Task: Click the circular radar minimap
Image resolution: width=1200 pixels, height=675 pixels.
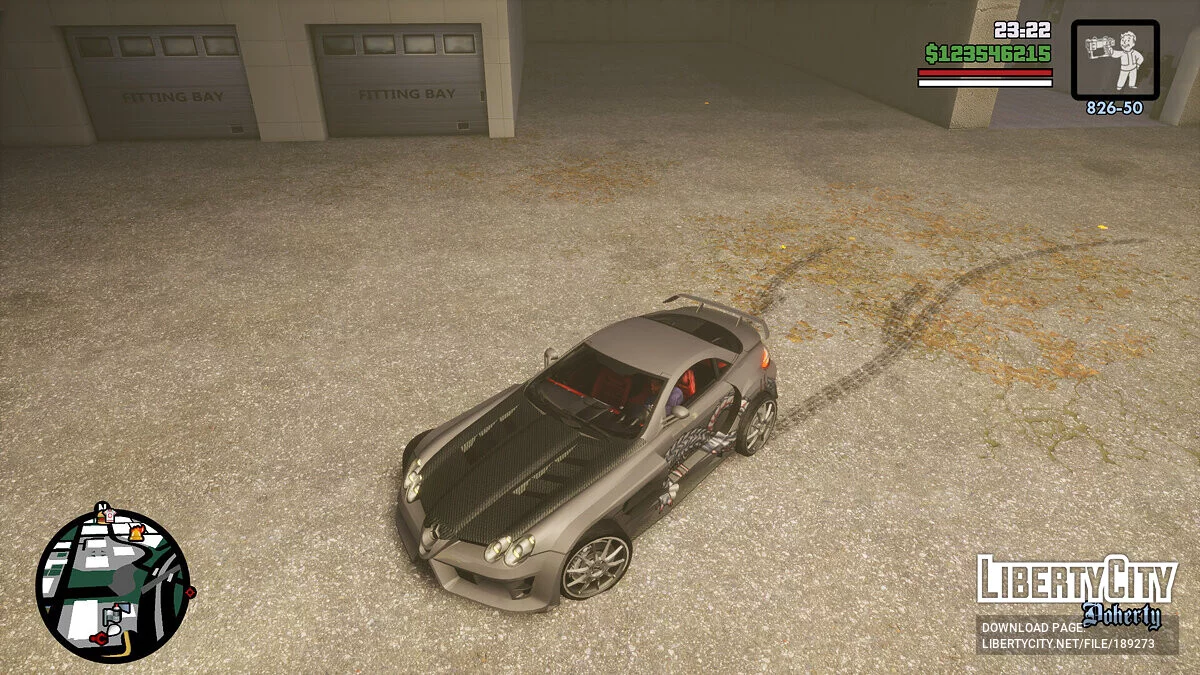Action: (x=112, y=585)
